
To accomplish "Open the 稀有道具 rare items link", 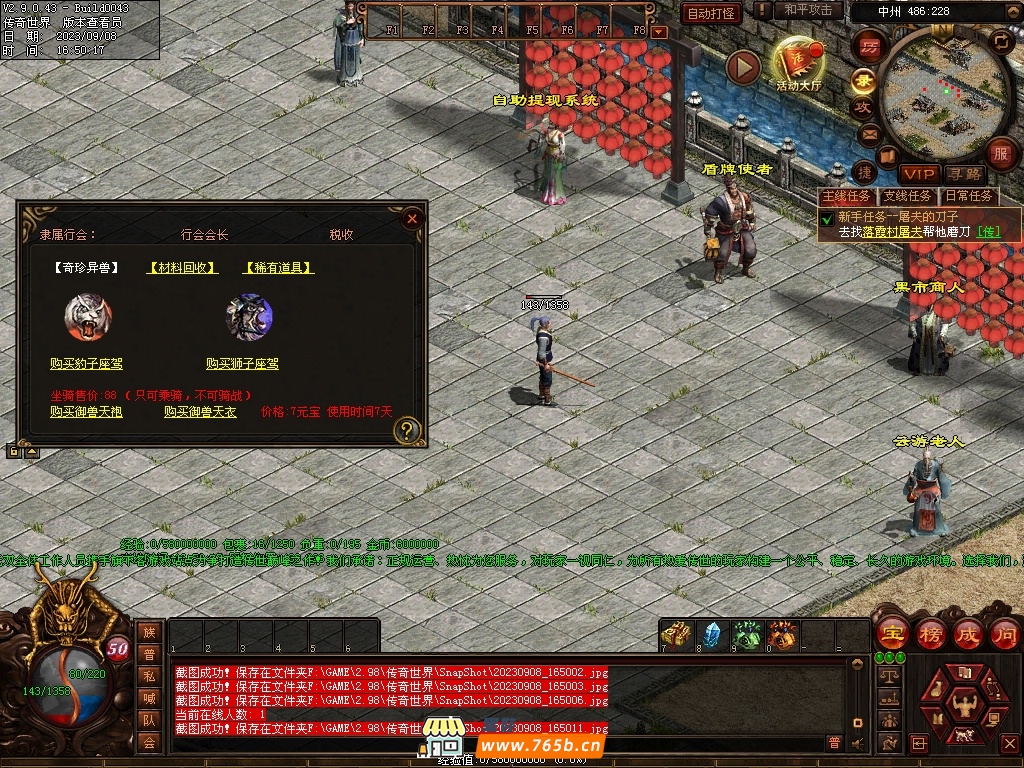I will (279, 268).
